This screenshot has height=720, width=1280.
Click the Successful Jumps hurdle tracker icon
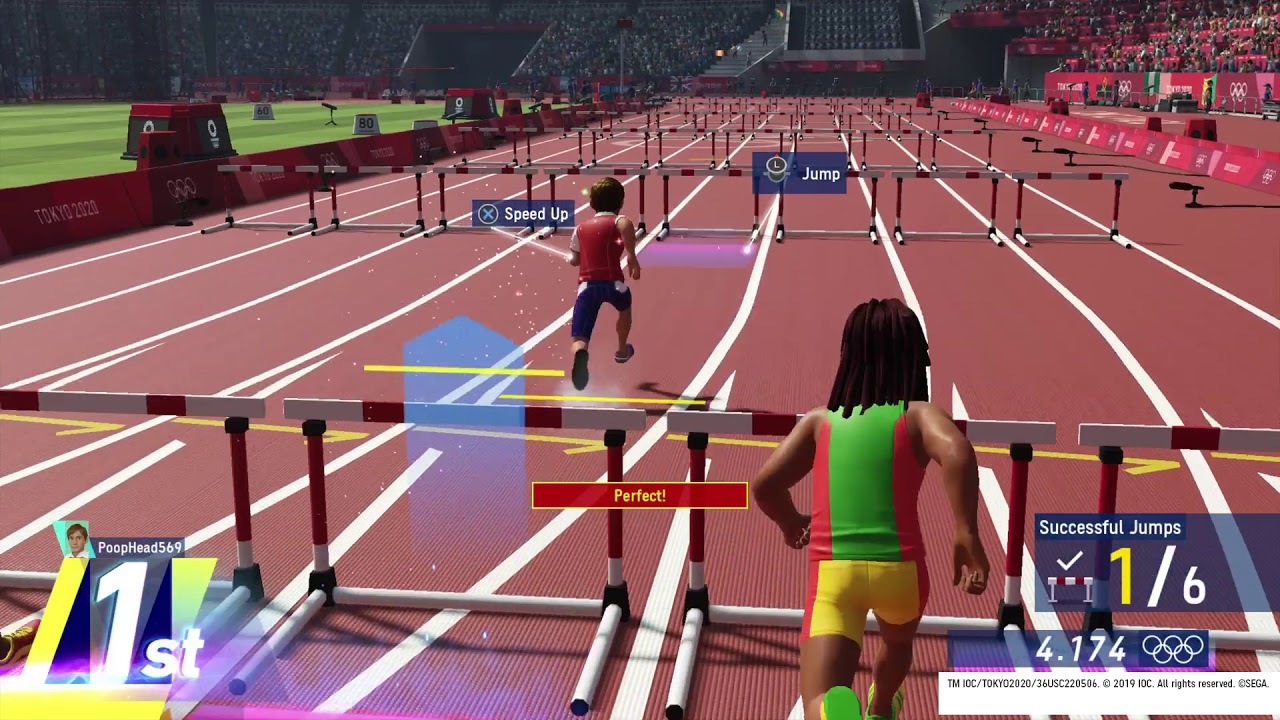tap(1069, 577)
